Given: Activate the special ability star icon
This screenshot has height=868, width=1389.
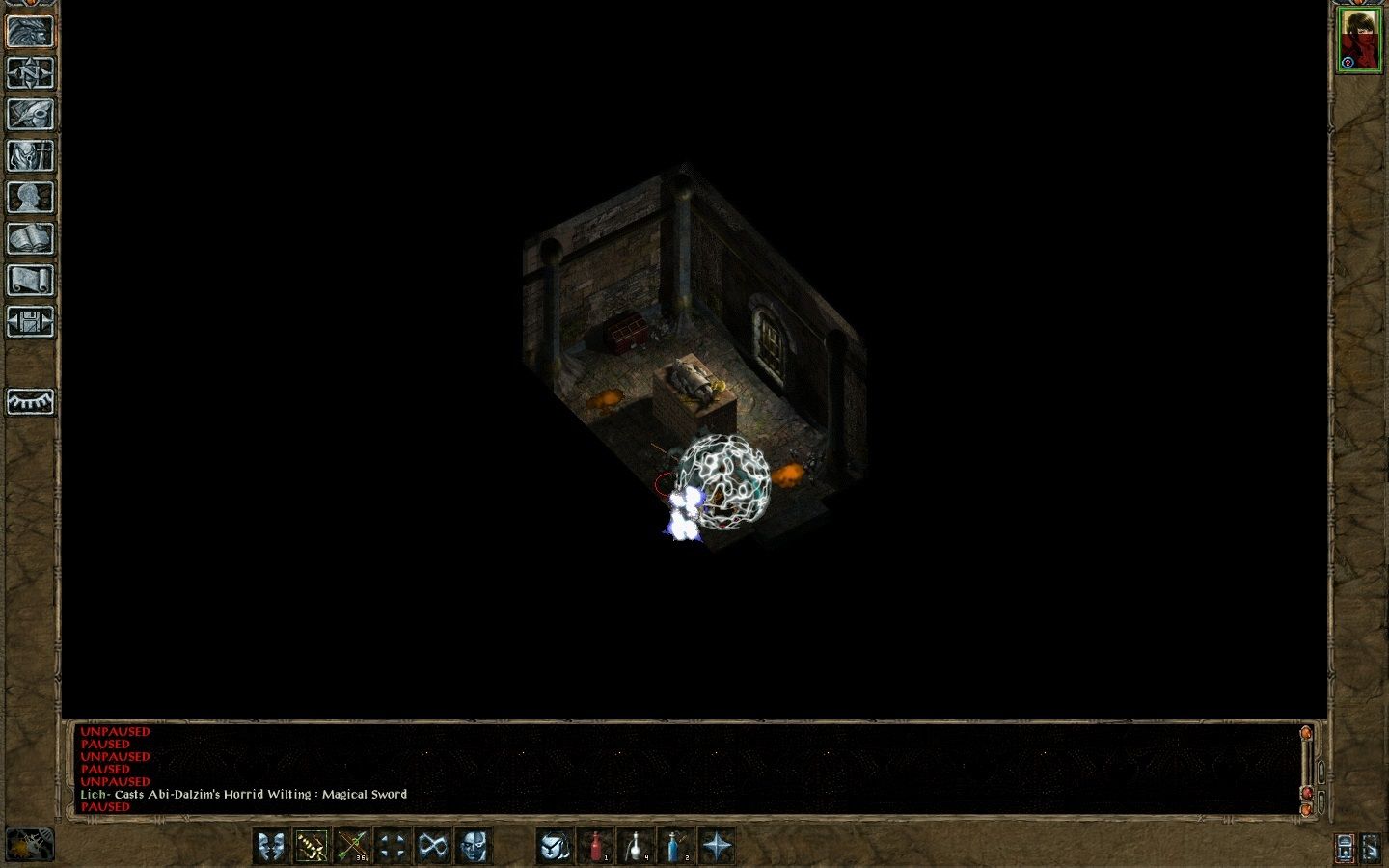Looking at the screenshot, I should 716,847.
